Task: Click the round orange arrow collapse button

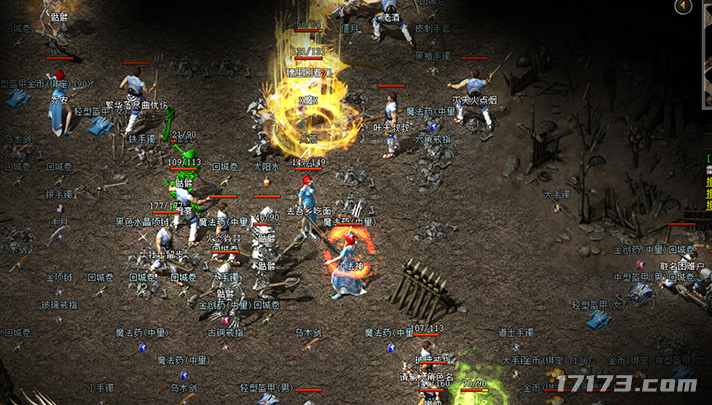Action: coord(683,7)
